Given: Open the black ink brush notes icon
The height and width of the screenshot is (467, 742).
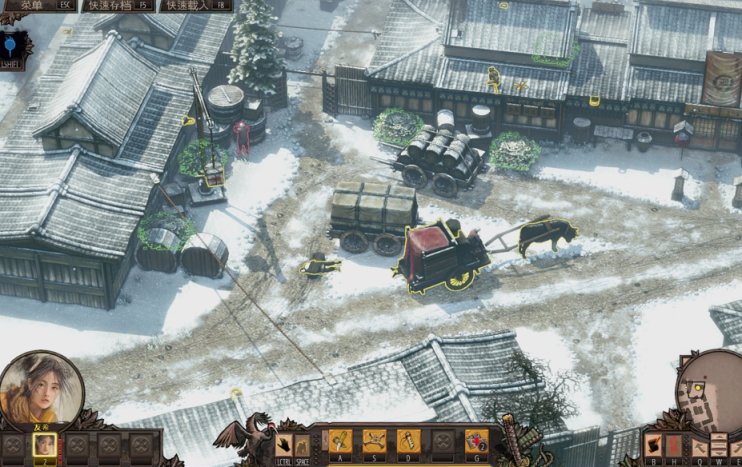Looking at the screenshot, I should (x=655, y=444).
